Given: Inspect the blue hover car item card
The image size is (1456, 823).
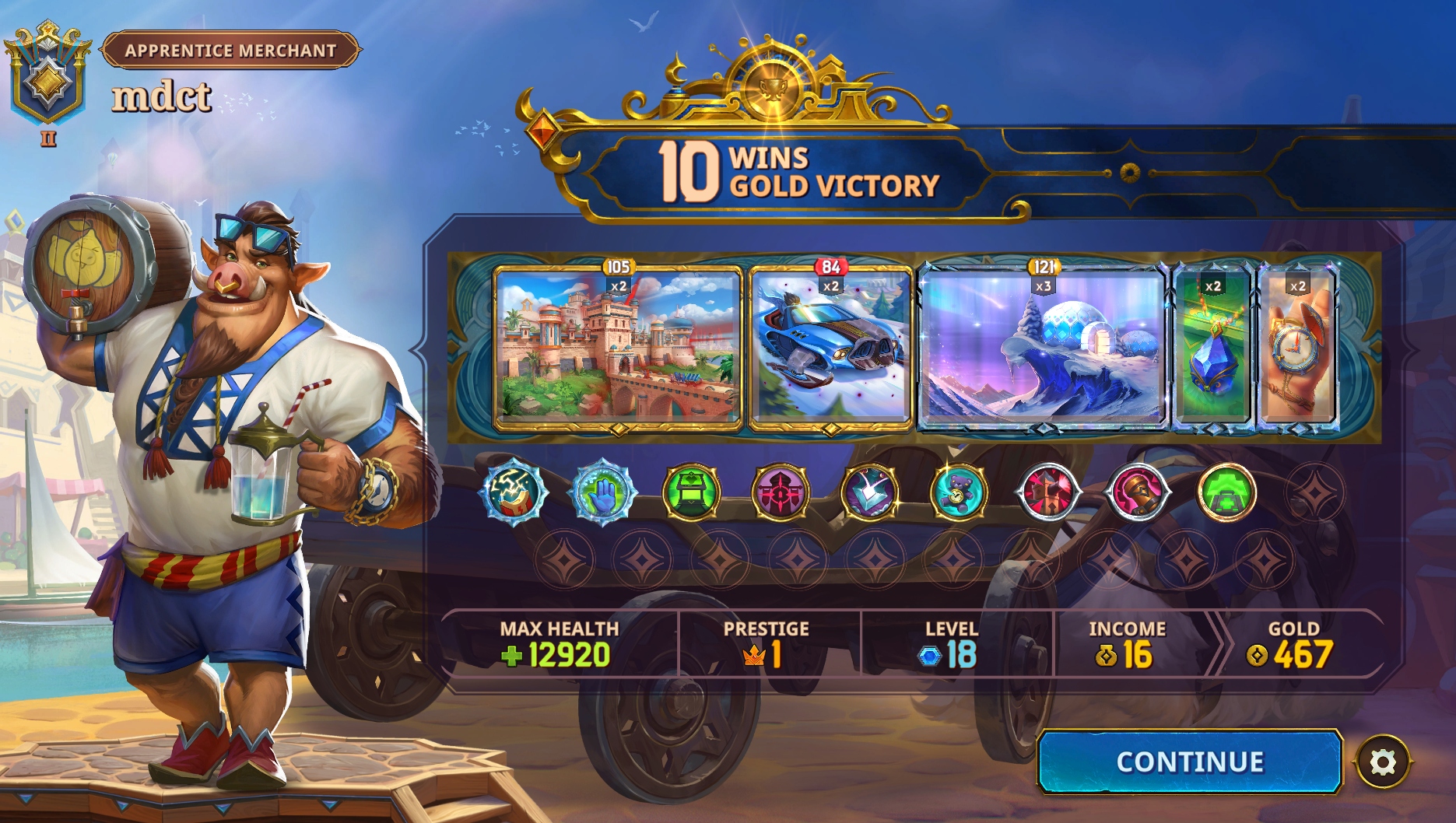Looking at the screenshot, I should [x=830, y=348].
